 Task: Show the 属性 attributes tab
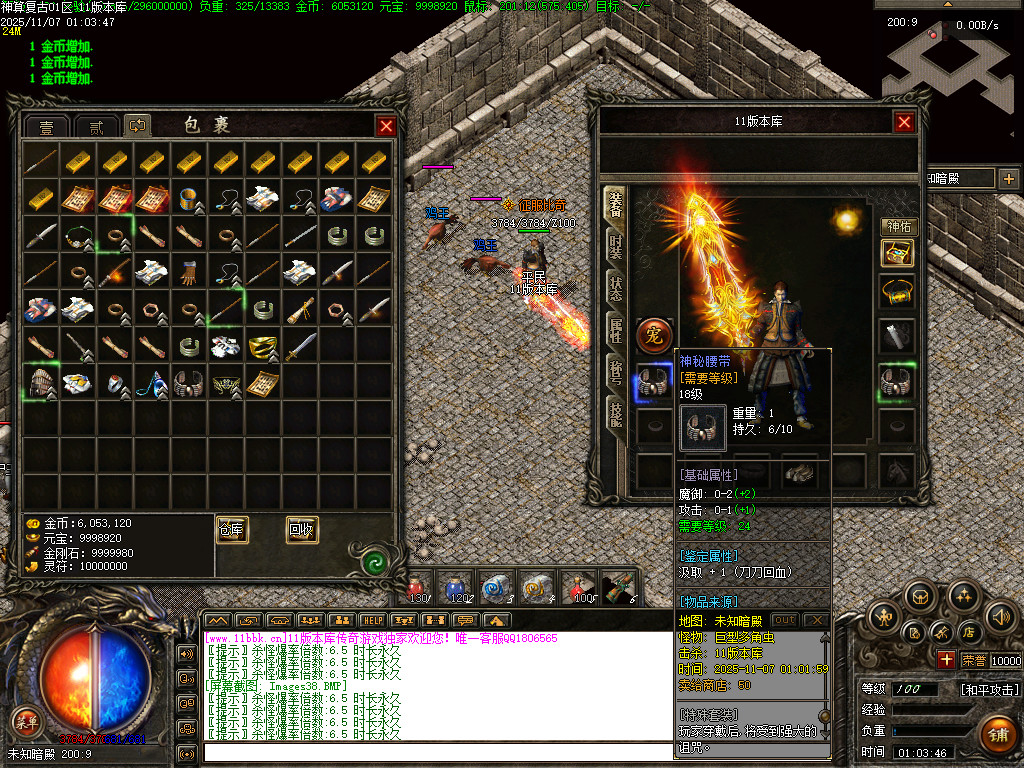pyautogui.click(x=617, y=329)
